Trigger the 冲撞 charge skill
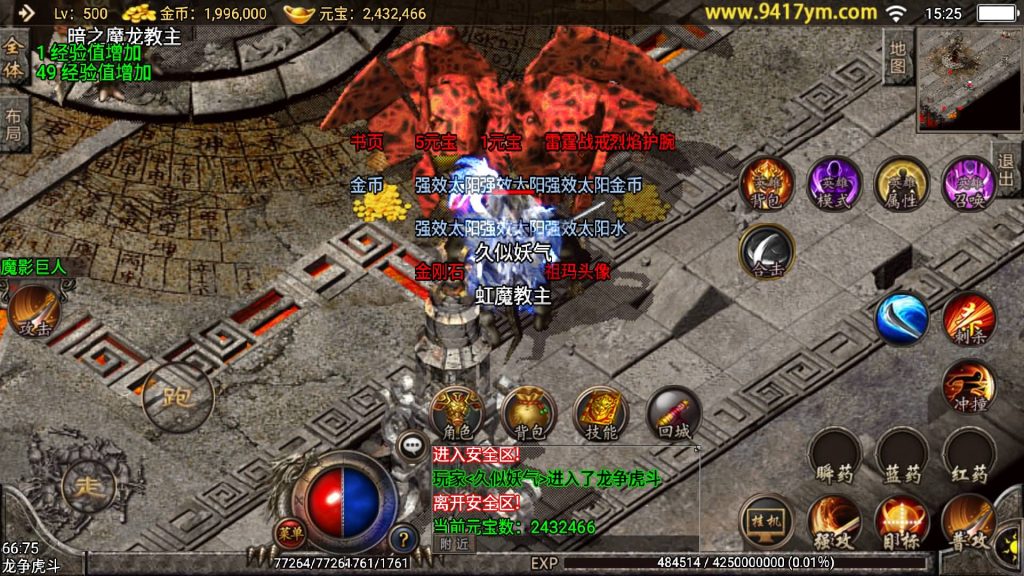 point(968,386)
